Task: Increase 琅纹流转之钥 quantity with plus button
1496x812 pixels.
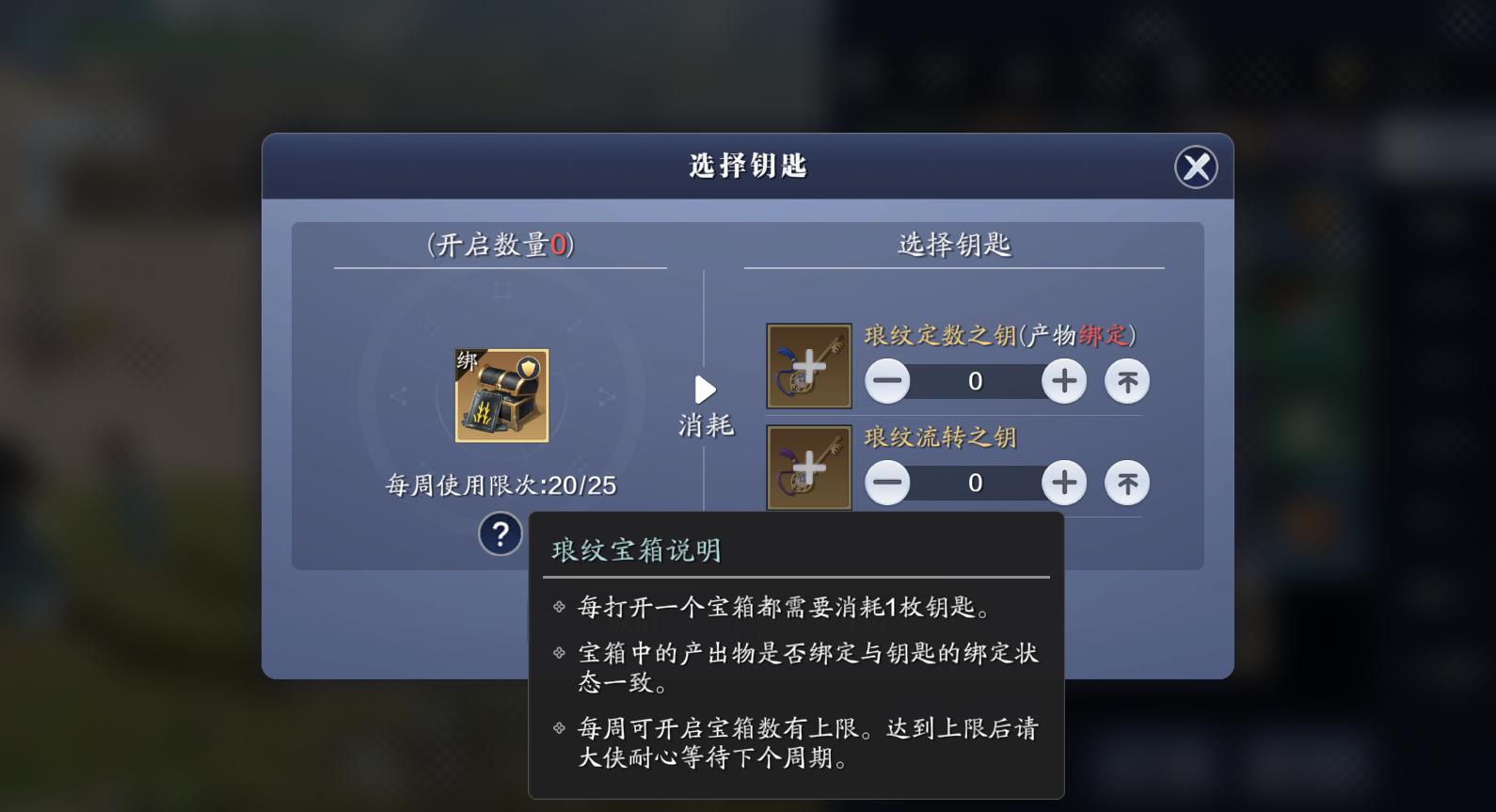Action: tap(1063, 482)
